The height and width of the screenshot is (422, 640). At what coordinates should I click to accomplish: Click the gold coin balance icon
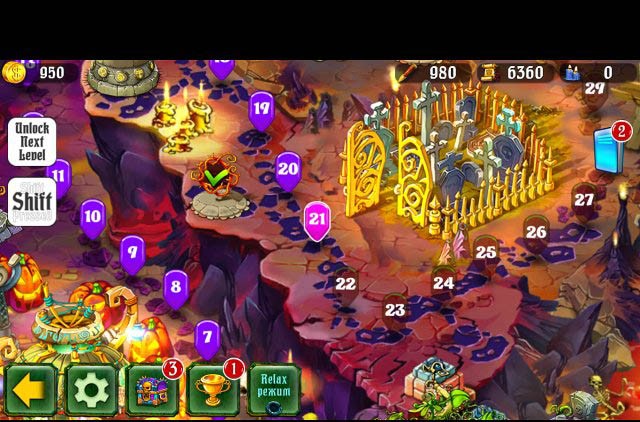click(x=14, y=72)
